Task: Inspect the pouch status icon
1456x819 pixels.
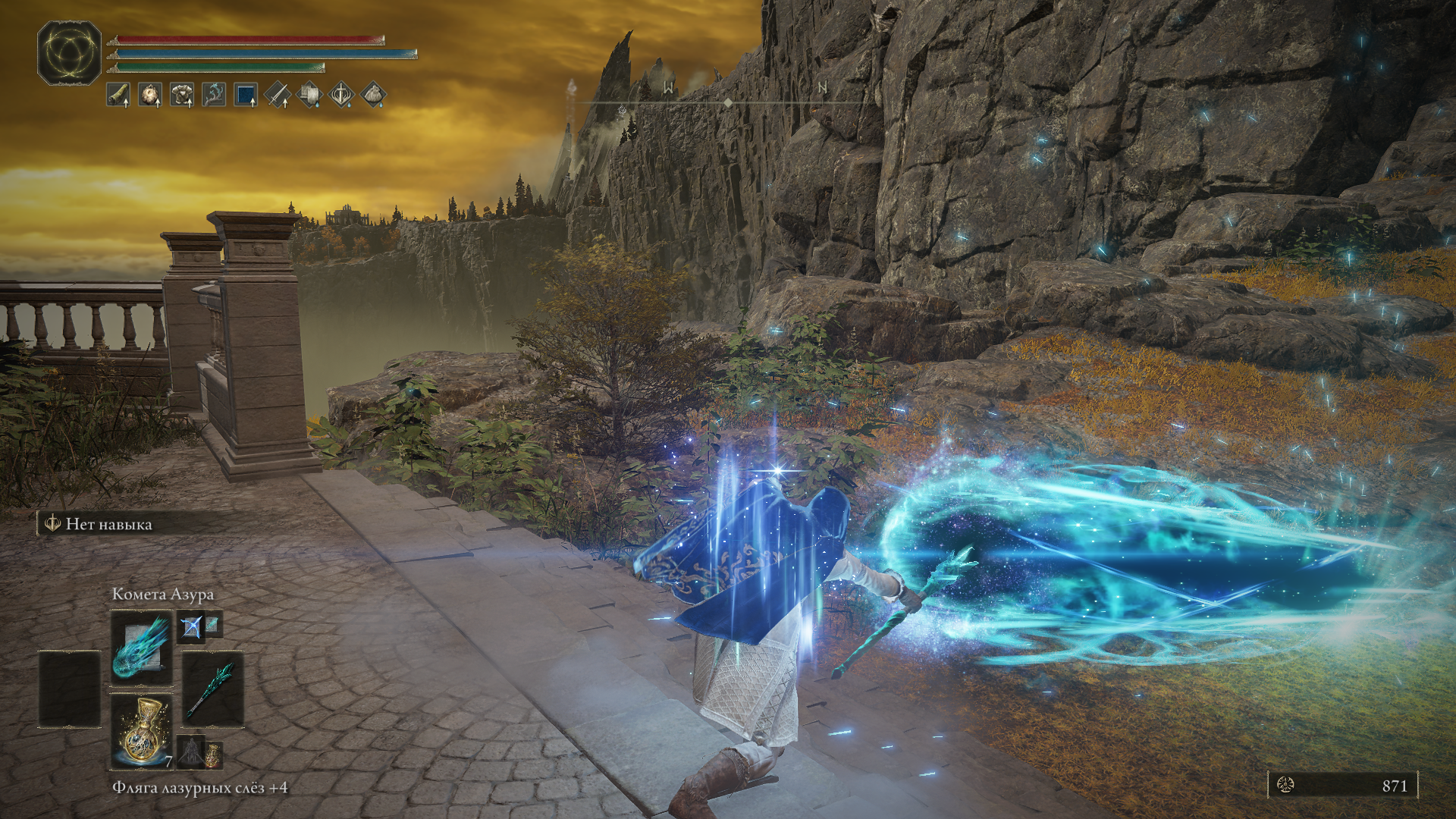Action: [373, 95]
